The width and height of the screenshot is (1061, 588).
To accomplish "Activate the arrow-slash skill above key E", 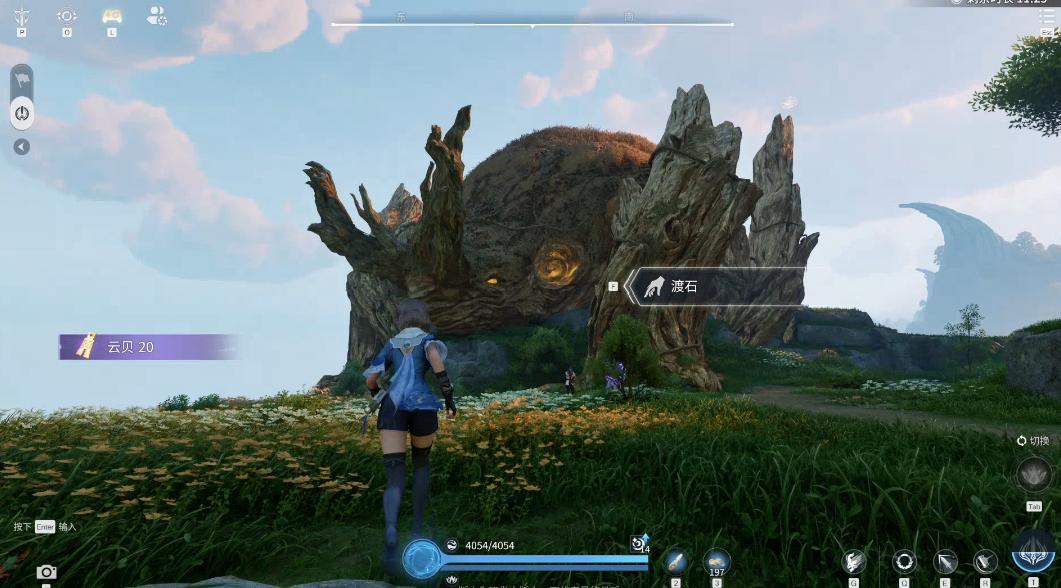I will pos(945,562).
